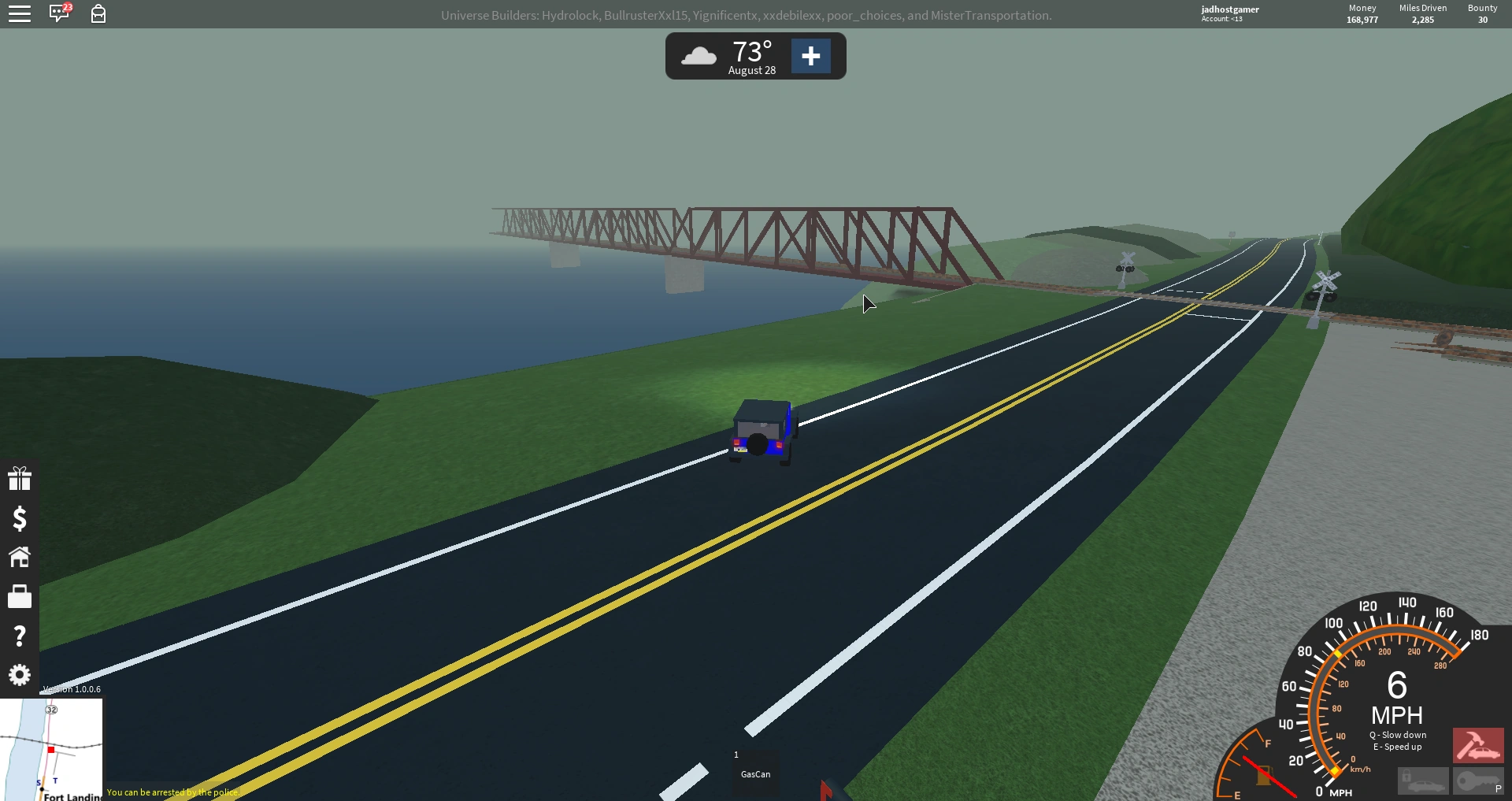Viewport: 1512px width, 801px height.
Task: Toggle speed units to km/h
Action: pos(1360,769)
